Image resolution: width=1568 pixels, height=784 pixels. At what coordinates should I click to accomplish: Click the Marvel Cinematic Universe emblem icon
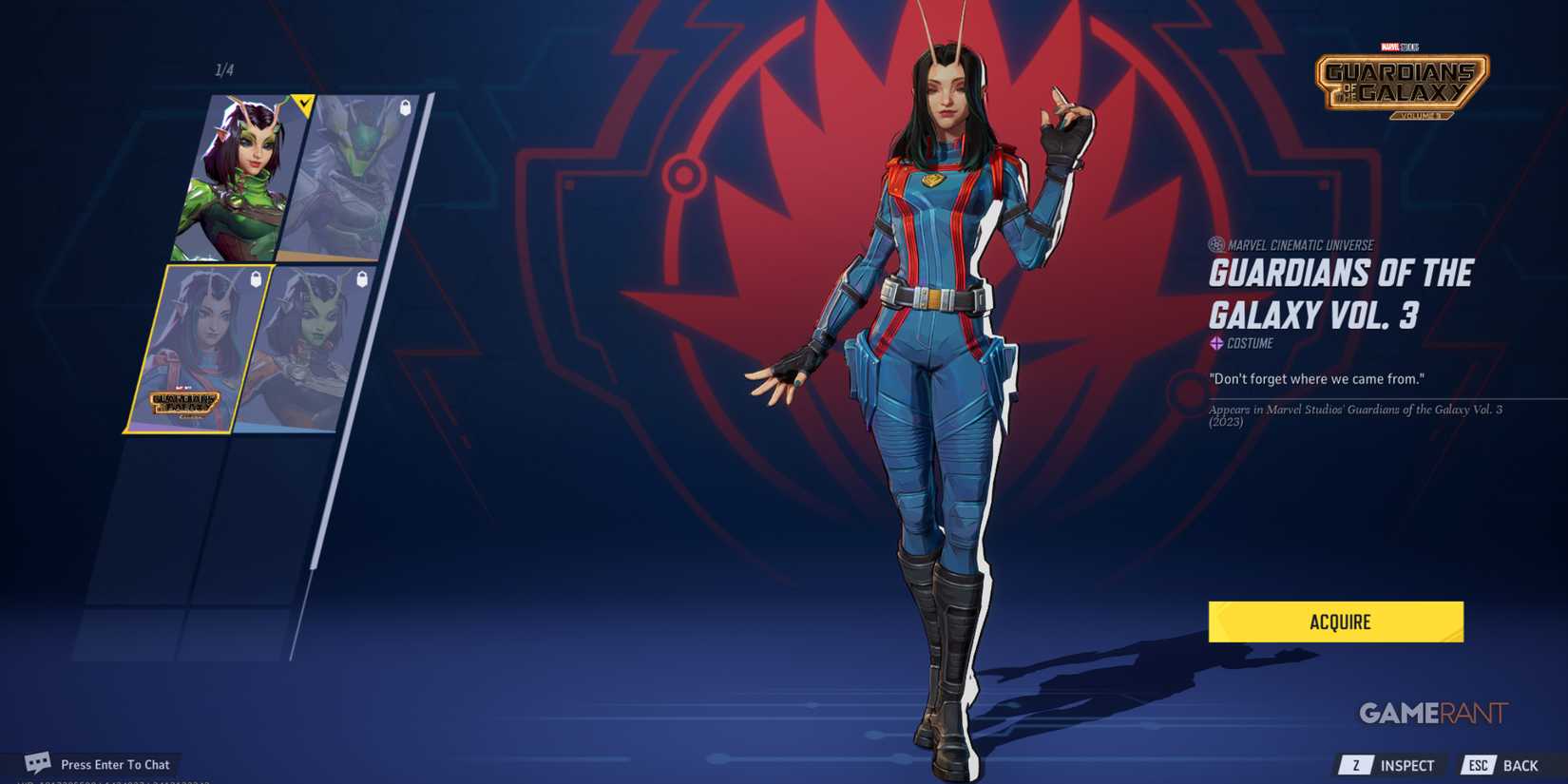[1216, 244]
